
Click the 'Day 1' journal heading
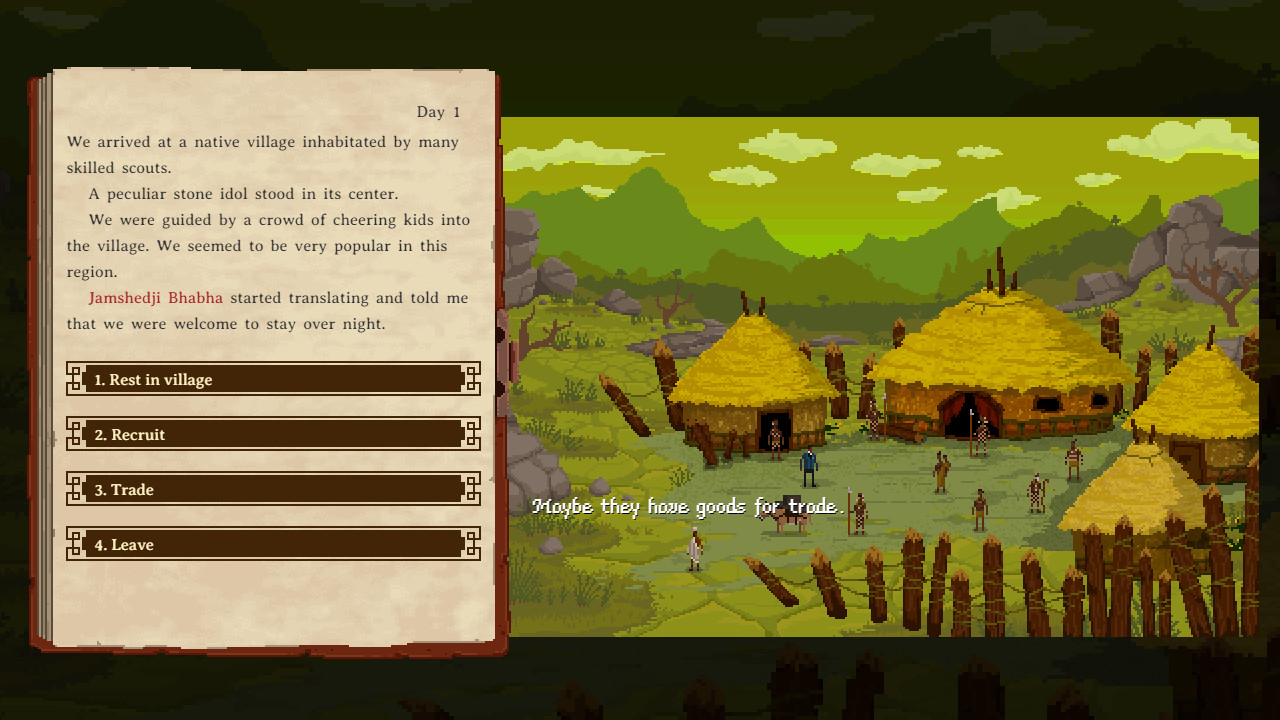(x=438, y=112)
